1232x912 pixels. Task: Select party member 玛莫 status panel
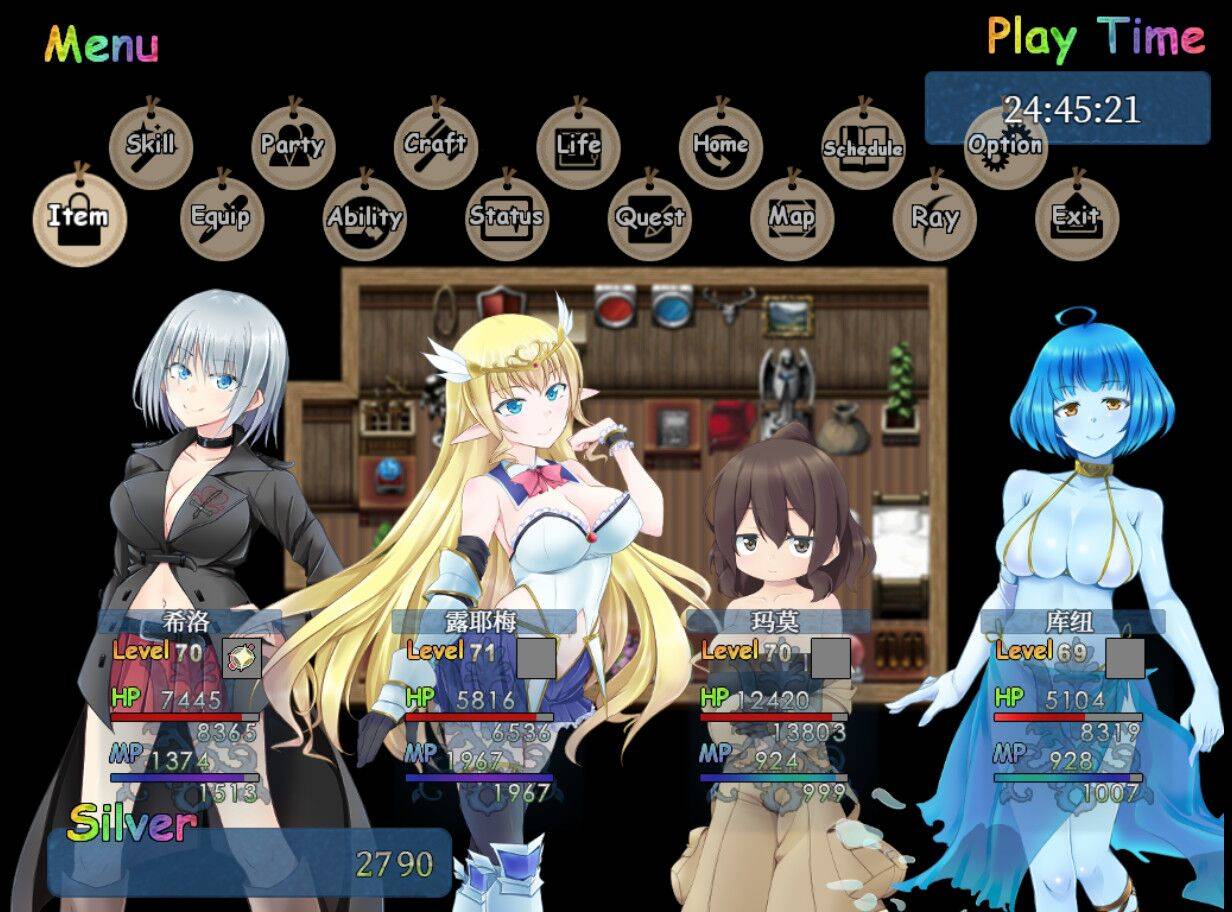pyautogui.click(x=774, y=706)
